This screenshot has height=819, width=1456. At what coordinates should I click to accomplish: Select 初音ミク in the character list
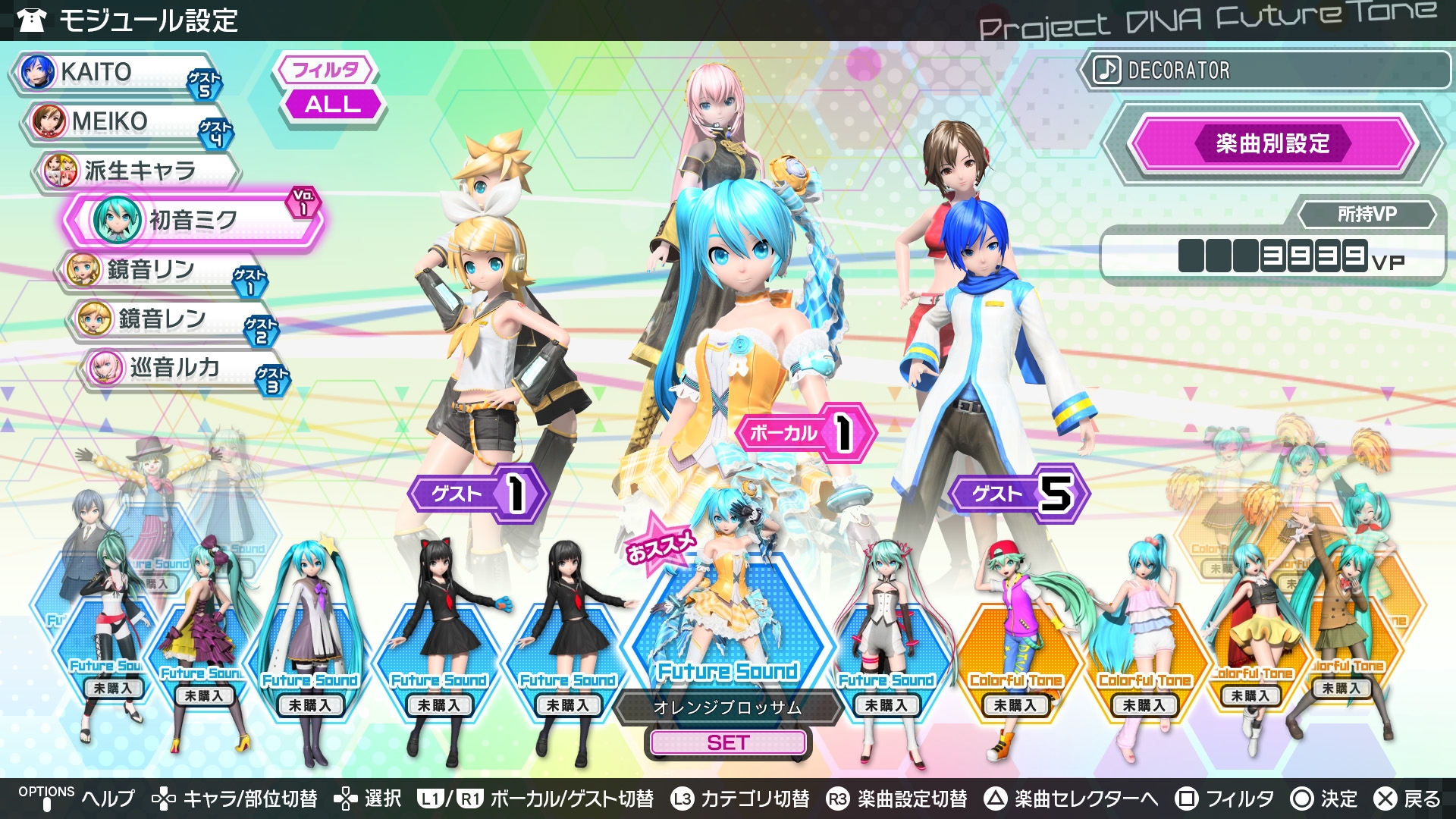click(193, 221)
